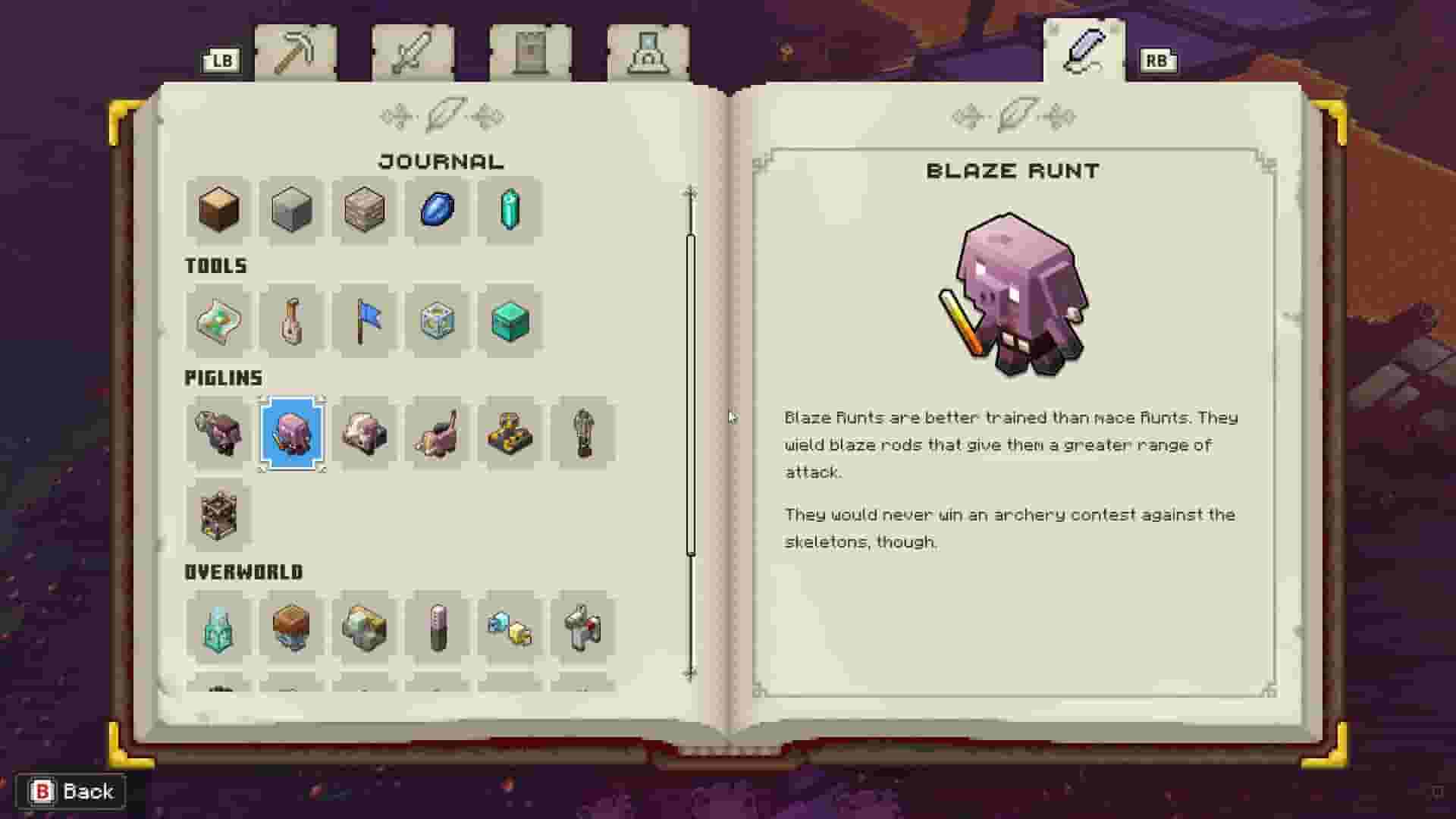Select the highlighted Blaze Runt entry

coord(291,432)
